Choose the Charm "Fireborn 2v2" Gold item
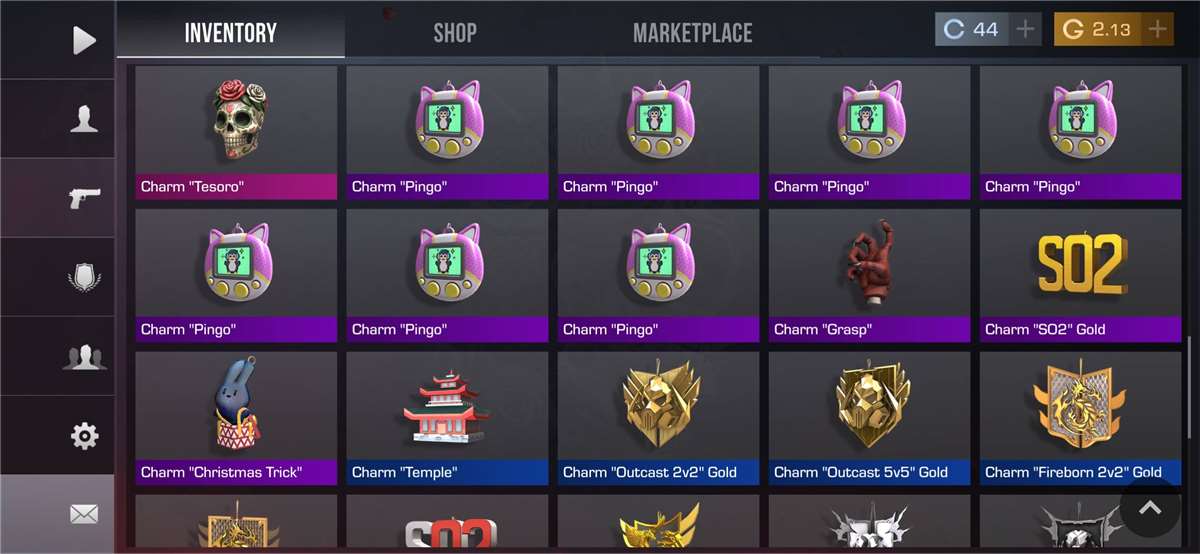This screenshot has height=554, width=1200. 1080,417
